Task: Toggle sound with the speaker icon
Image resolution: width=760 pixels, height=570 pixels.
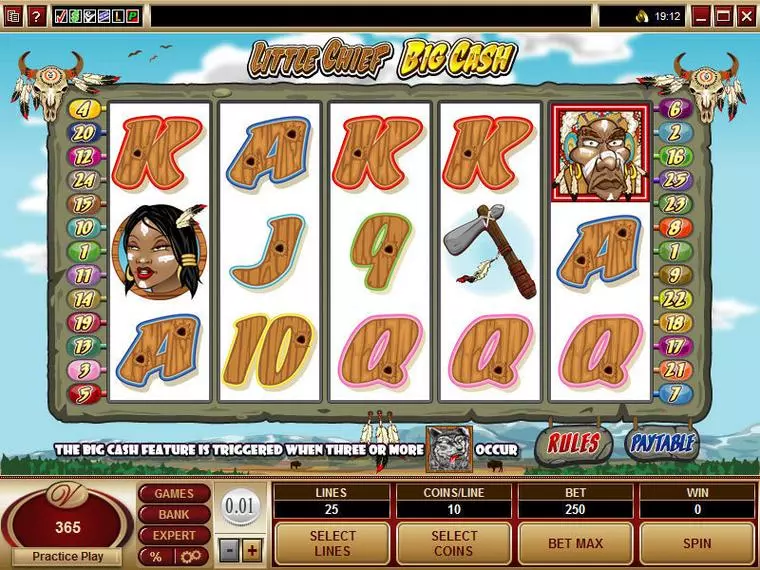Action: tap(640, 16)
